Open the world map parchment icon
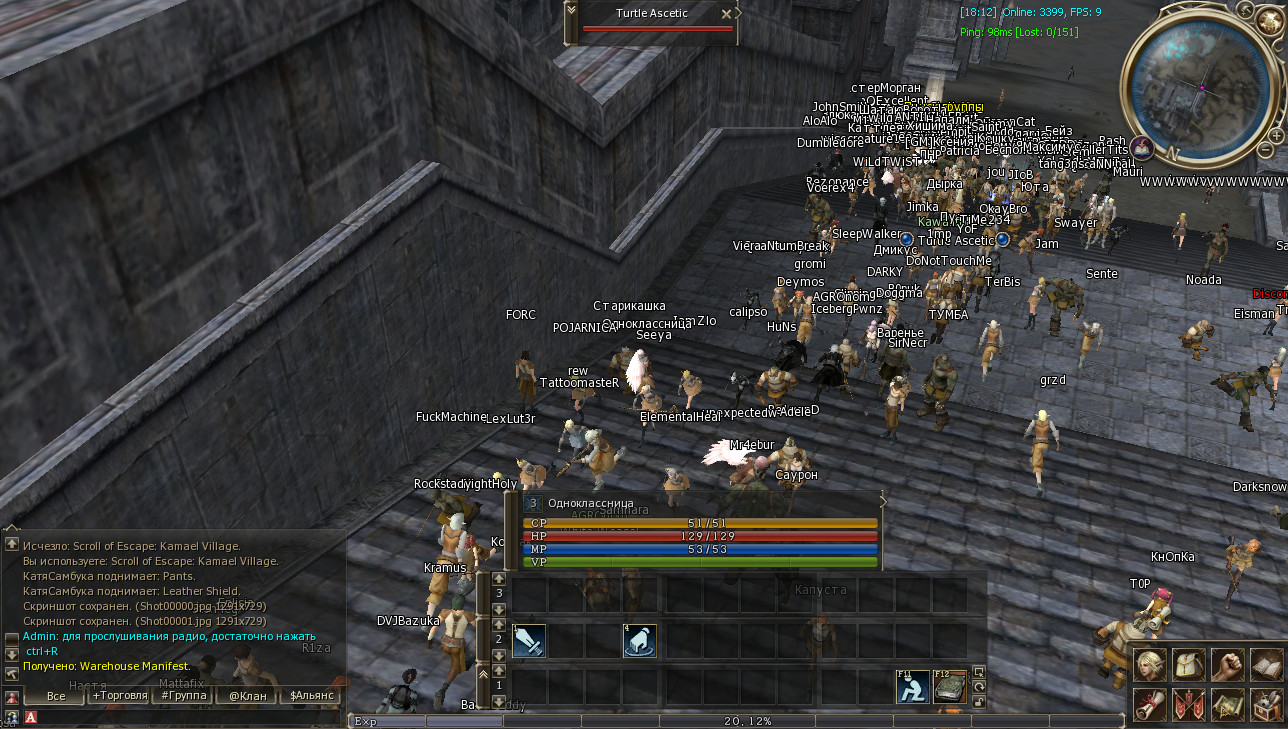This screenshot has height=729, width=1288. [x=1228, y=704]
